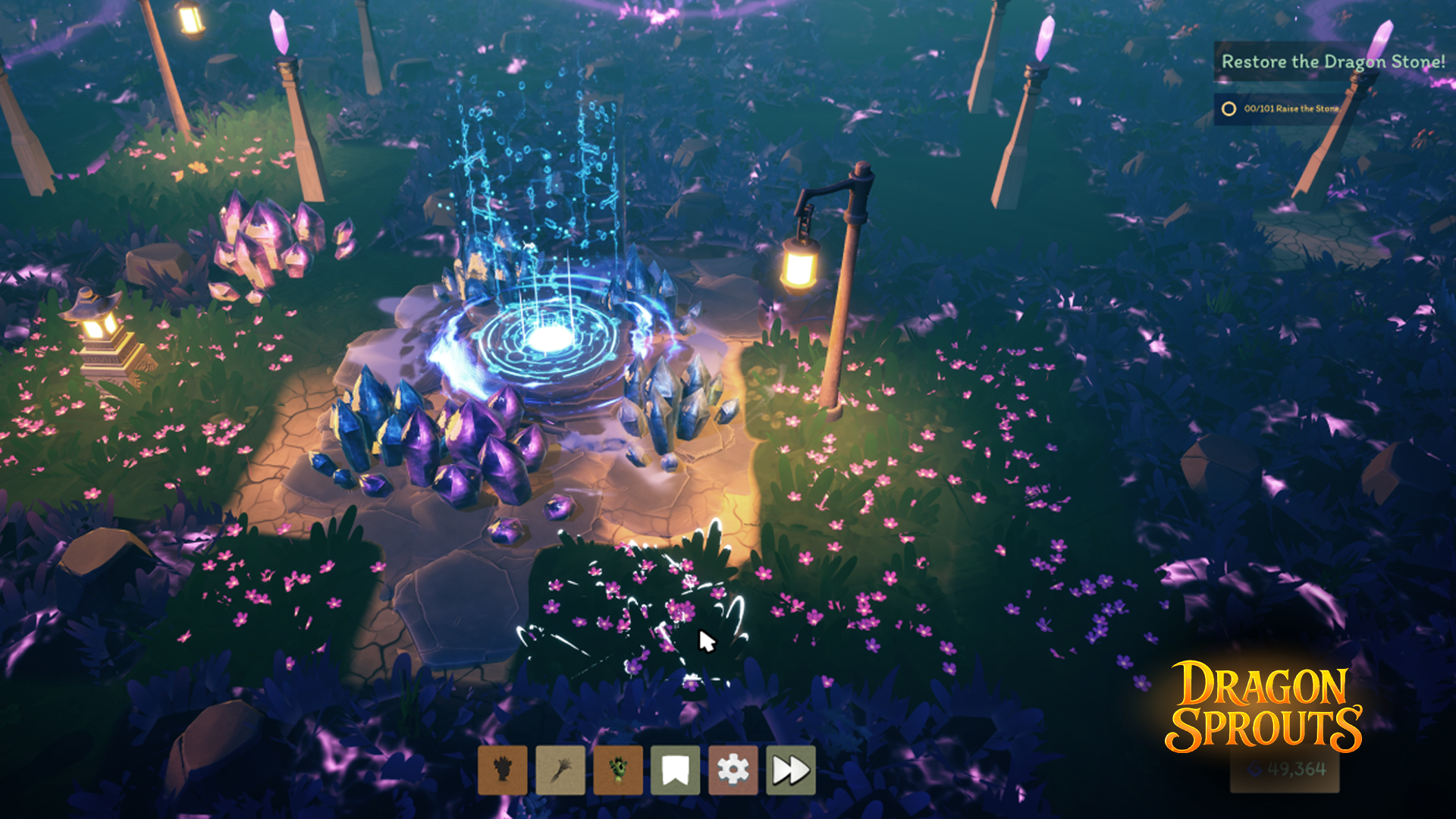This screenshot has height=819, width=1456.
Task: Choose the rake tool in the toolbar
Action: 560,770
